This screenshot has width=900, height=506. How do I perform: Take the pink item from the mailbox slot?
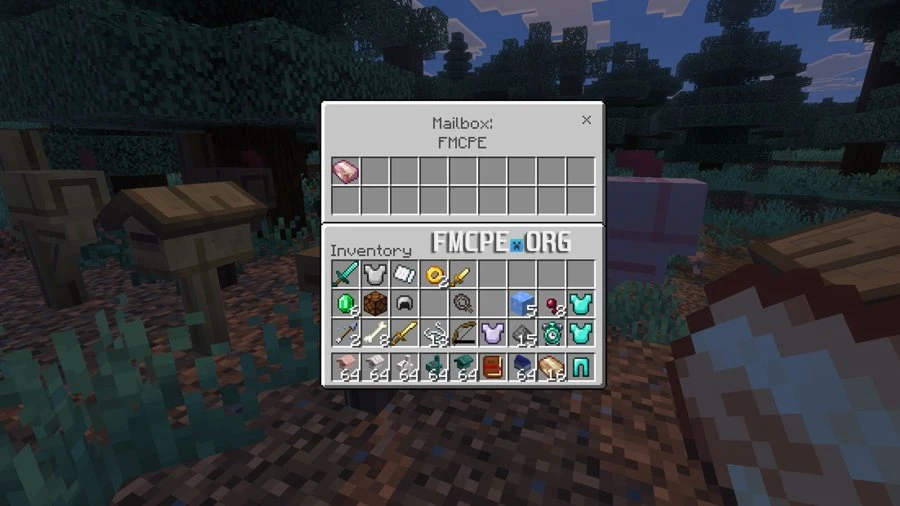click(x=345, y=171)
